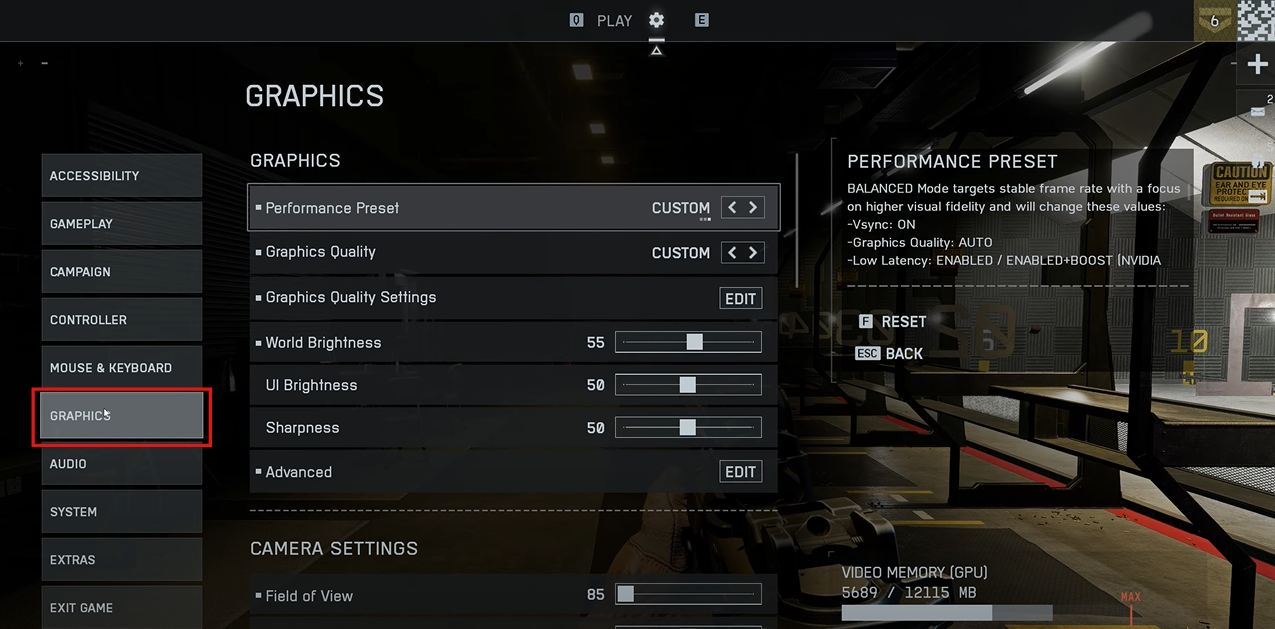Set the Sharpness slider

click(x=688, y=428)
